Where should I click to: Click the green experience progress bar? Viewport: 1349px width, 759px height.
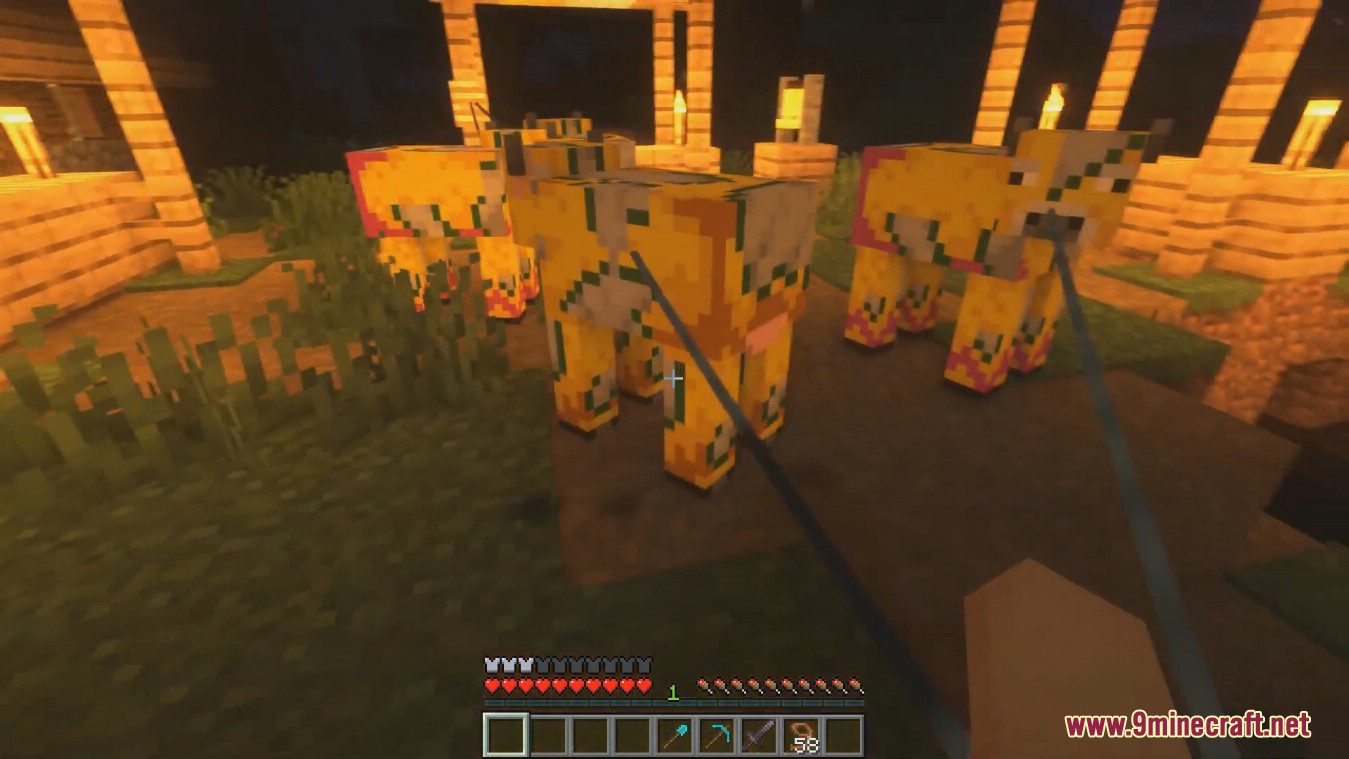click(600, 702)
